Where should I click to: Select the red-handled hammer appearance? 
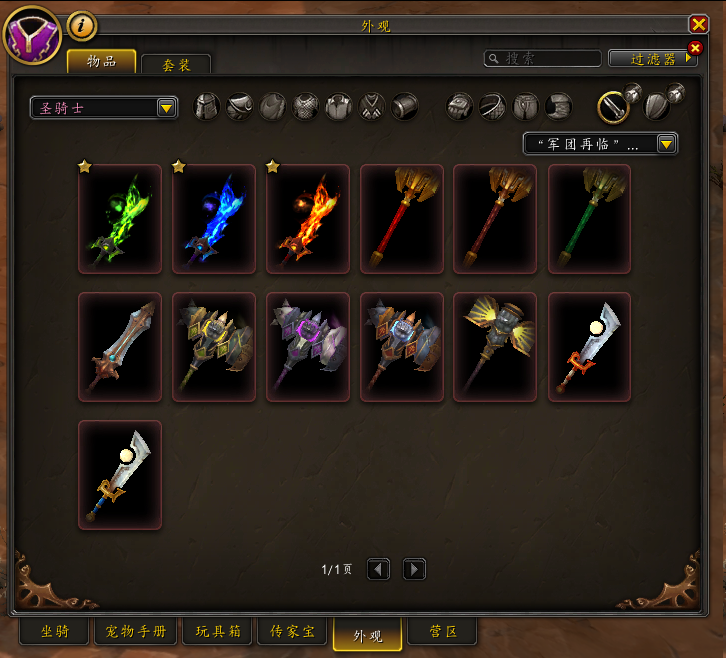(x=402, y=219)
